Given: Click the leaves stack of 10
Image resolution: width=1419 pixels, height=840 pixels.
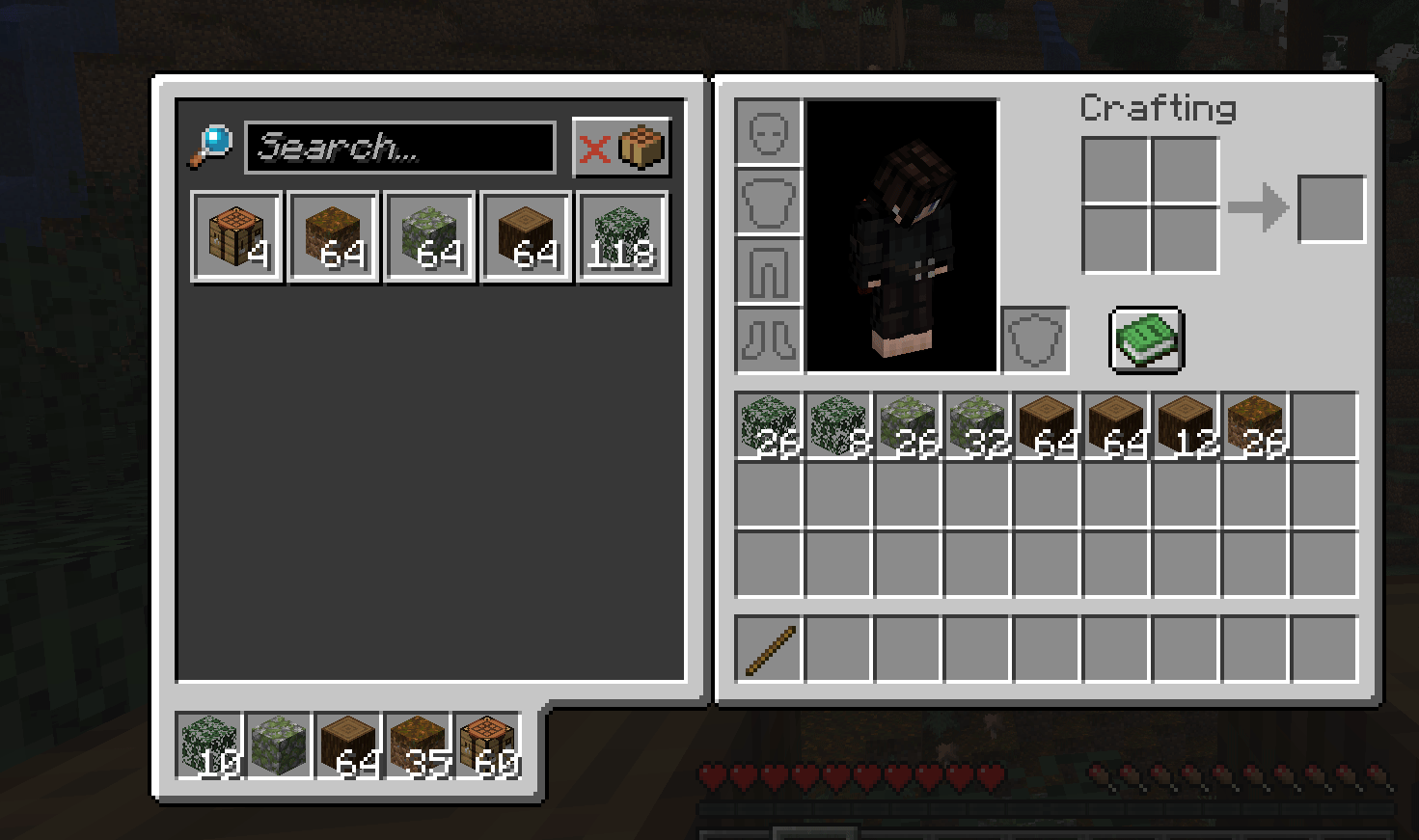Looking at the screenshot, I should click(x=209, y=745).
